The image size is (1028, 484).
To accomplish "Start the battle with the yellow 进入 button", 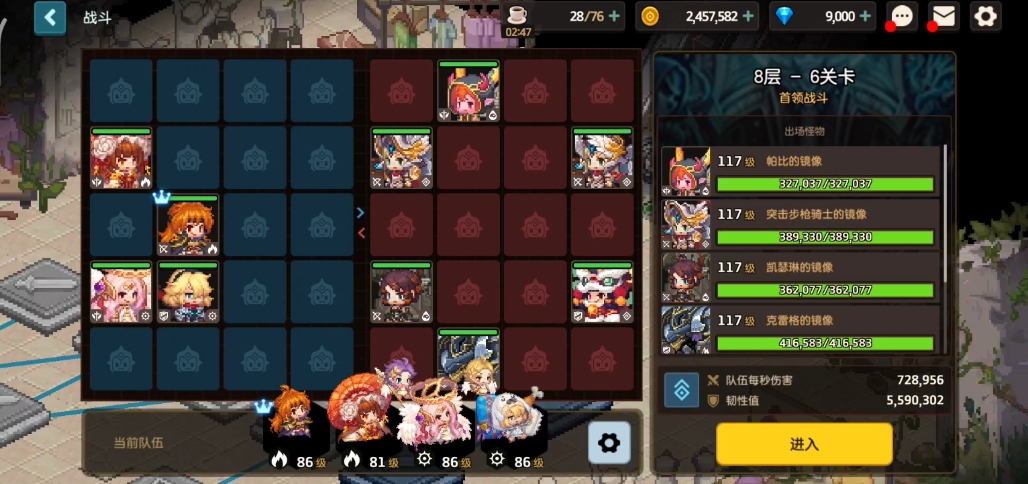I will 803,444.
